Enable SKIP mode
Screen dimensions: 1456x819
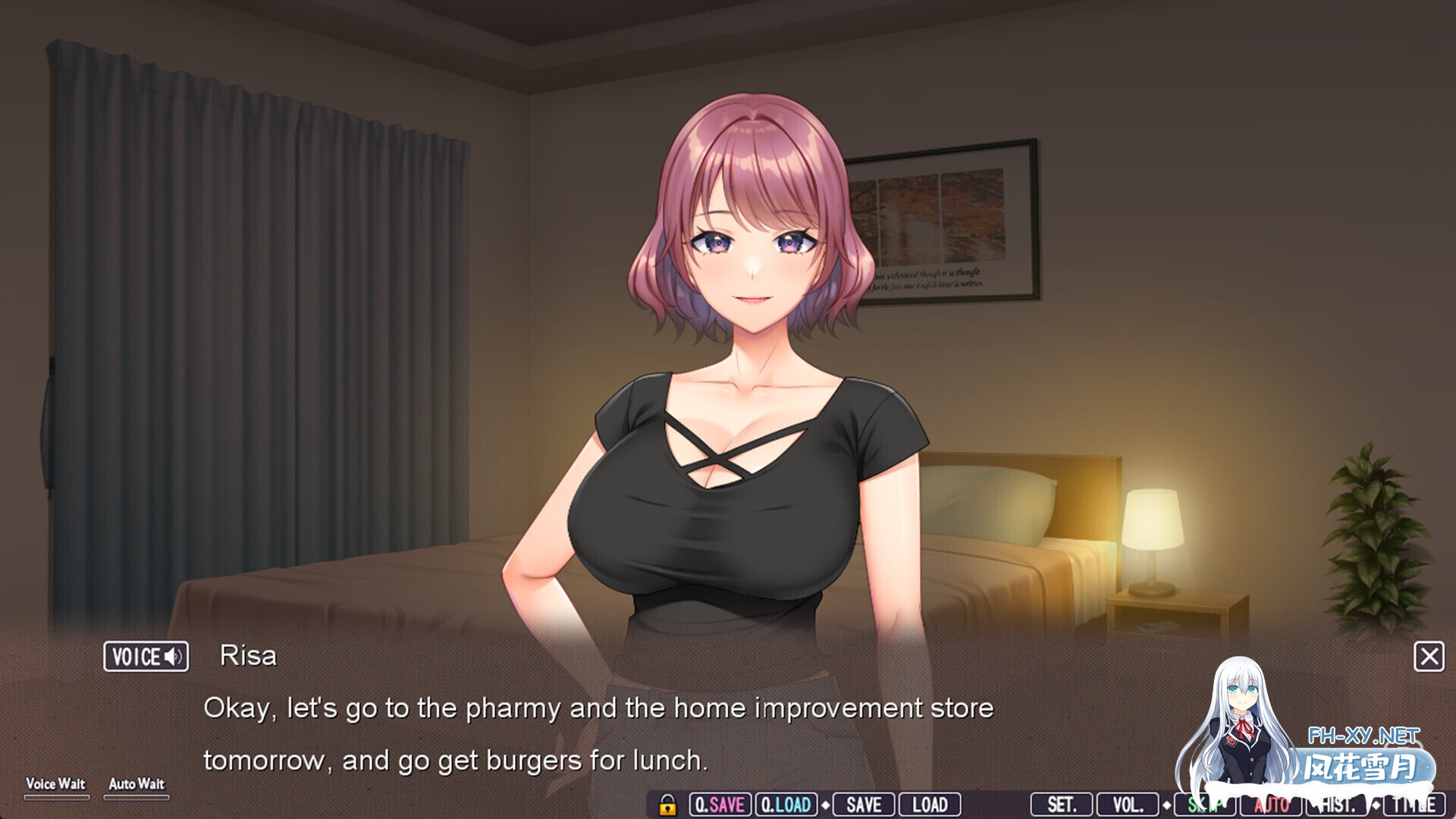[x=1203, y=805]
